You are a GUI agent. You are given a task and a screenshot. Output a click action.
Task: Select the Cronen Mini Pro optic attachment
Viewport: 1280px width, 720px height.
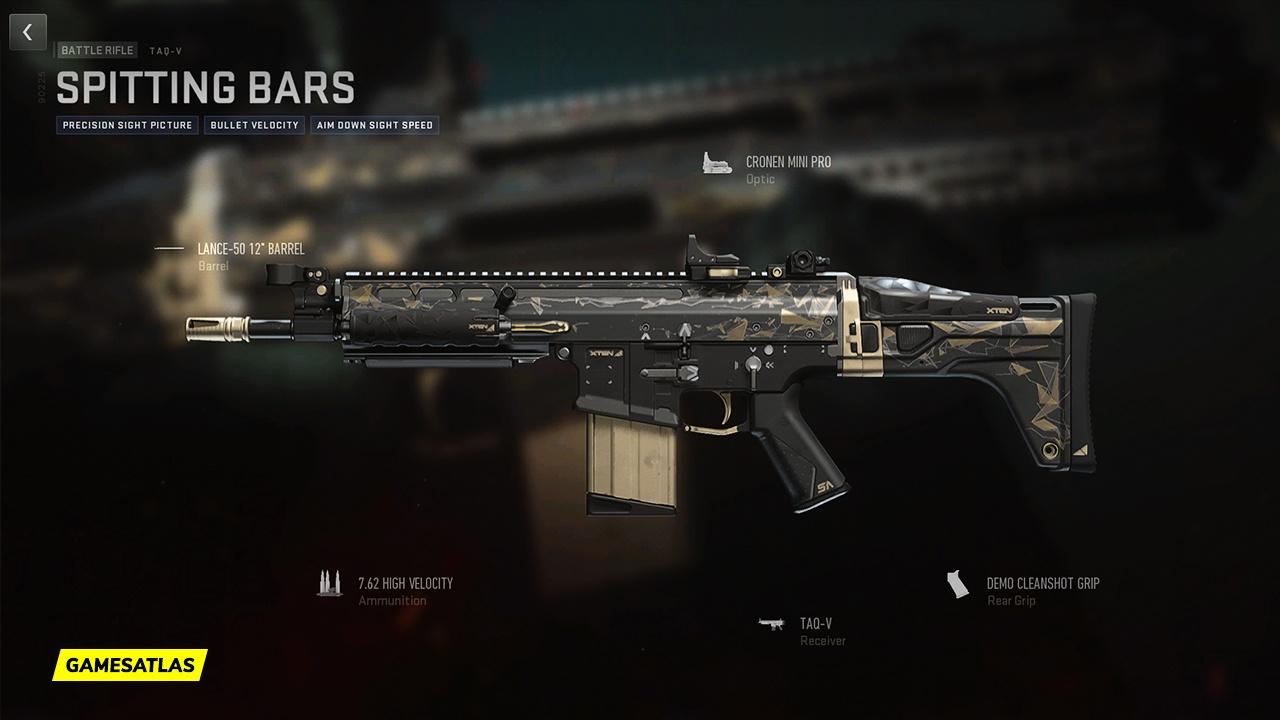tap(788, 162)
